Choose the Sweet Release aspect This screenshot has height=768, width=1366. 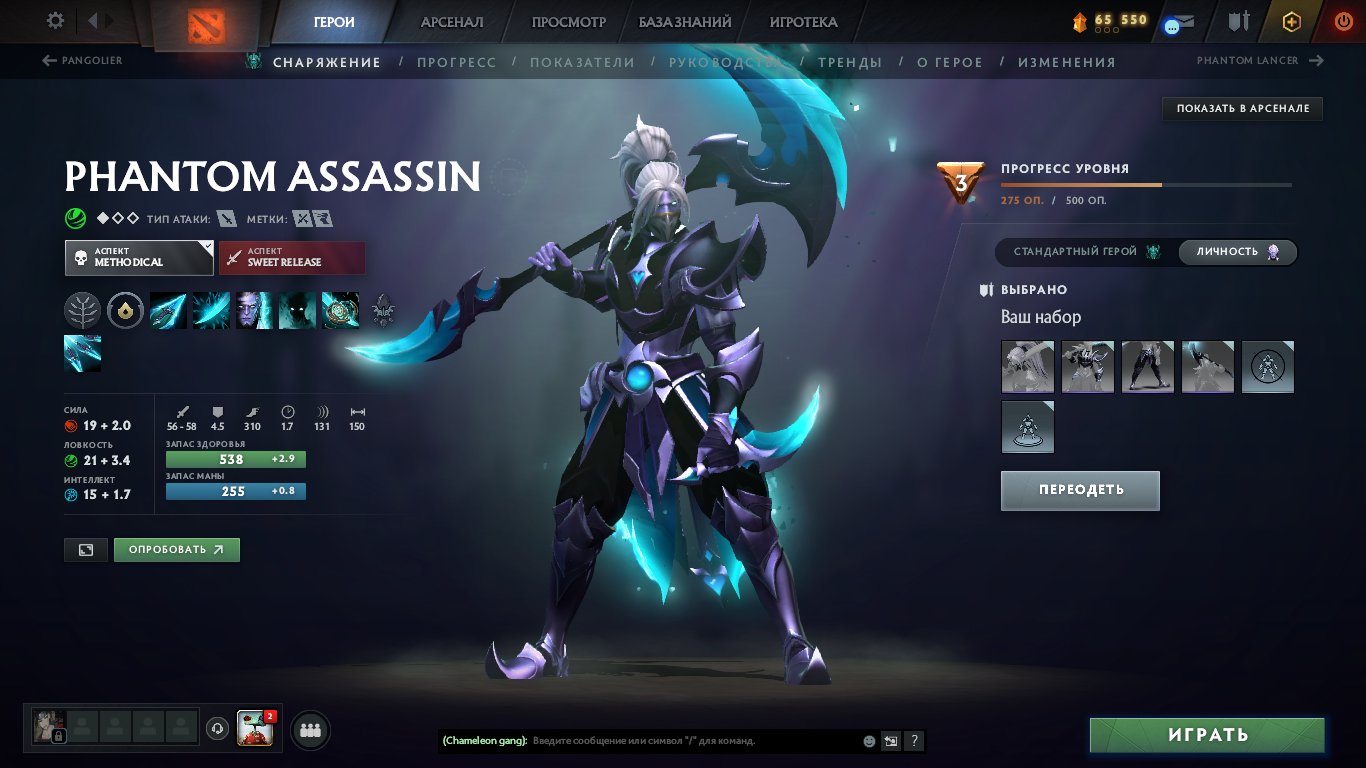click(x=292, y=258)
